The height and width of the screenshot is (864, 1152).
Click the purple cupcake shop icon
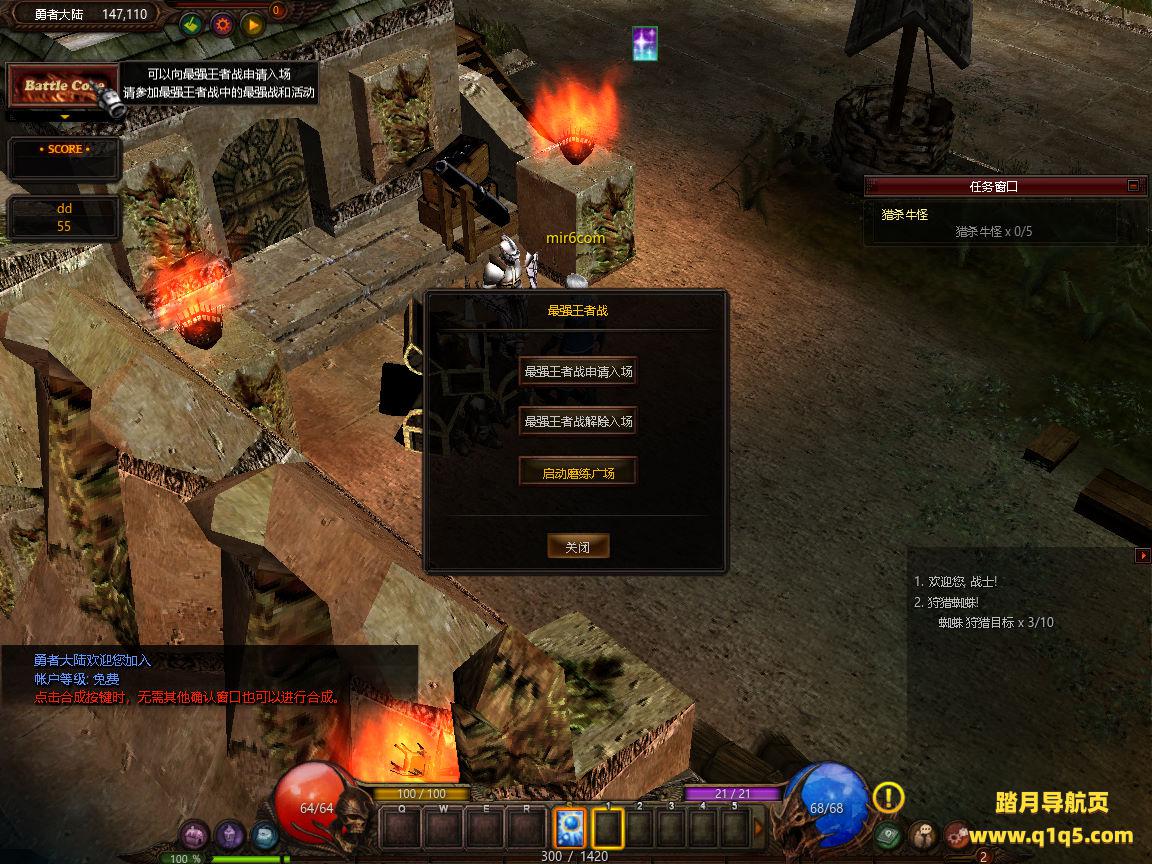click(230, 834)
